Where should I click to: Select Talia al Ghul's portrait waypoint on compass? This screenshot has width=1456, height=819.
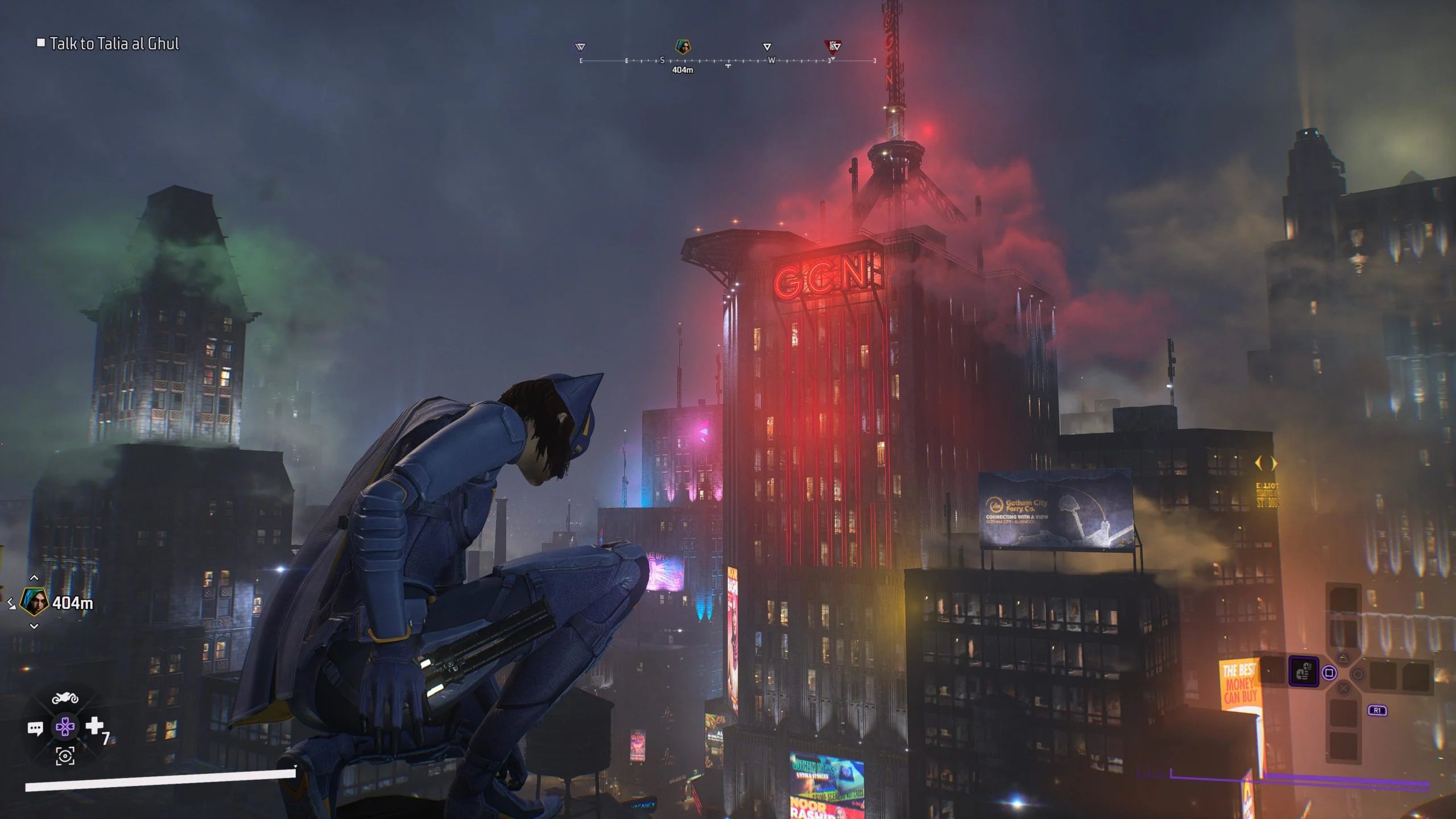tap(684, 47)
